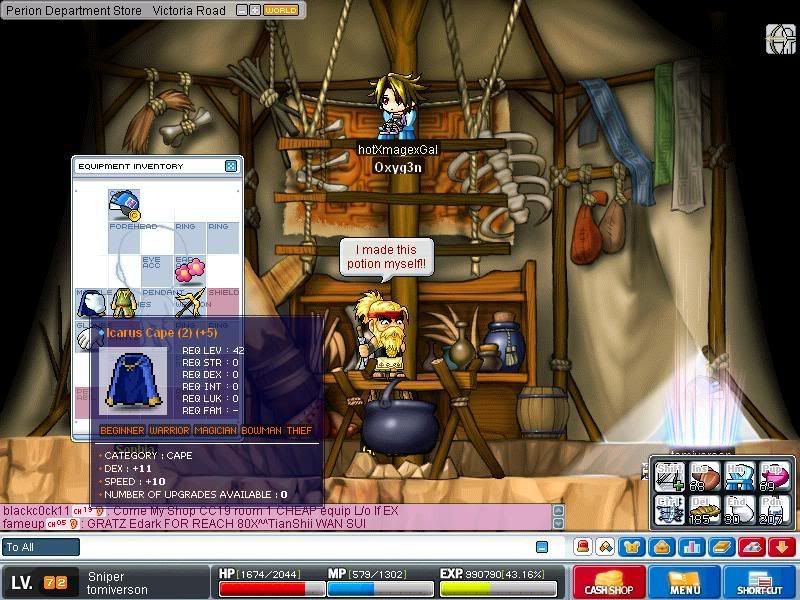Viewport: 800px width, 600px height.
Task: Use the meat item on Ins quickslot
Action: point(705,477)
